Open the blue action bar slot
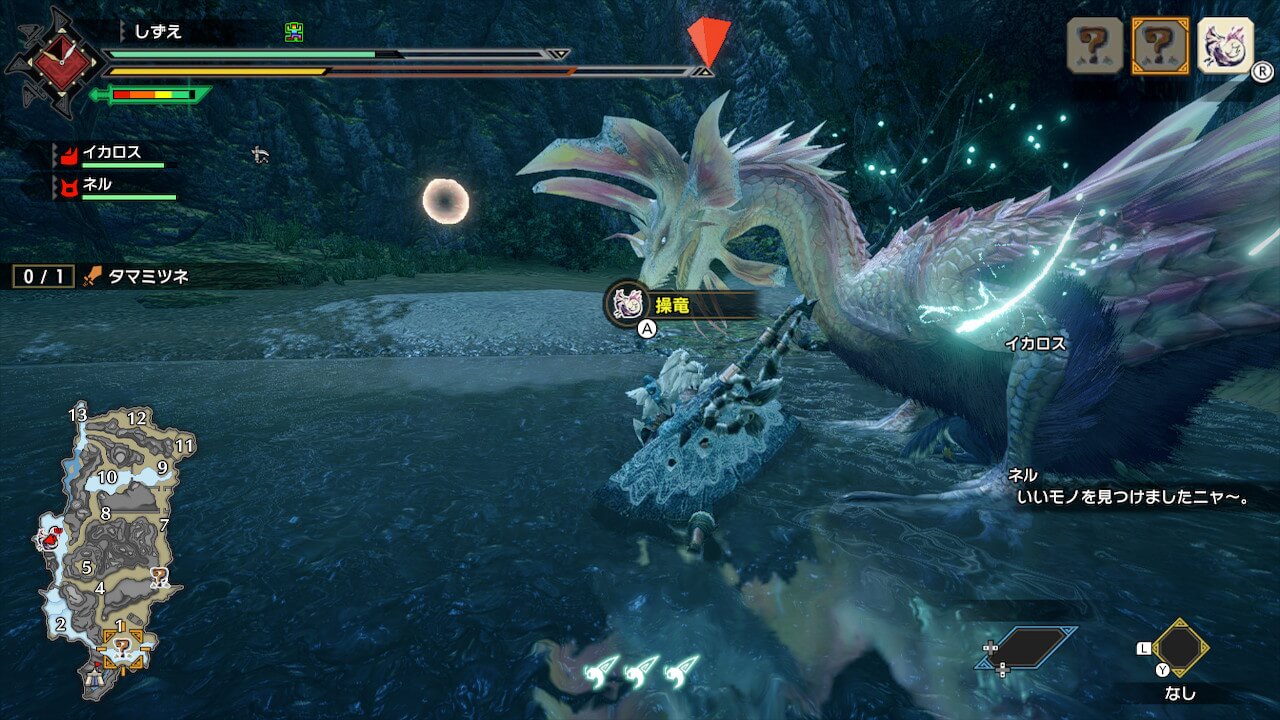Viewport: 1280px width, 720px height. 1027,648
